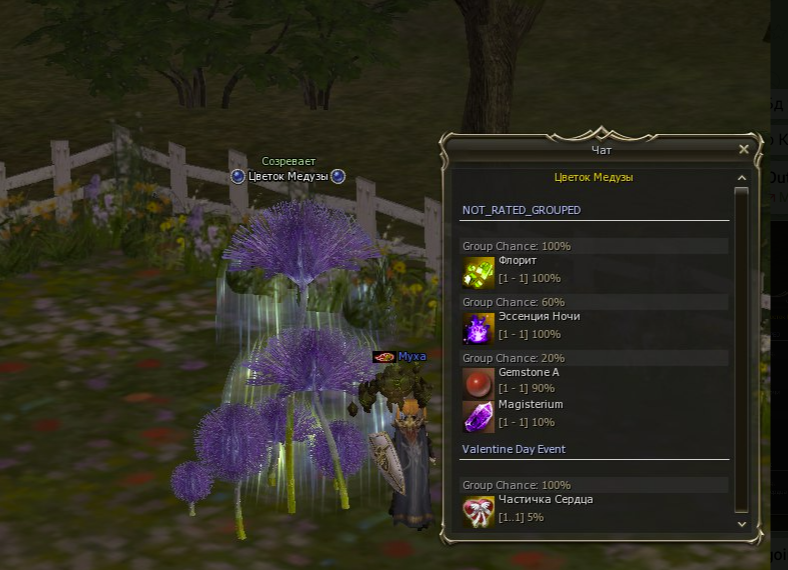Select the Флорит item icon

click(x=478, y=272)
